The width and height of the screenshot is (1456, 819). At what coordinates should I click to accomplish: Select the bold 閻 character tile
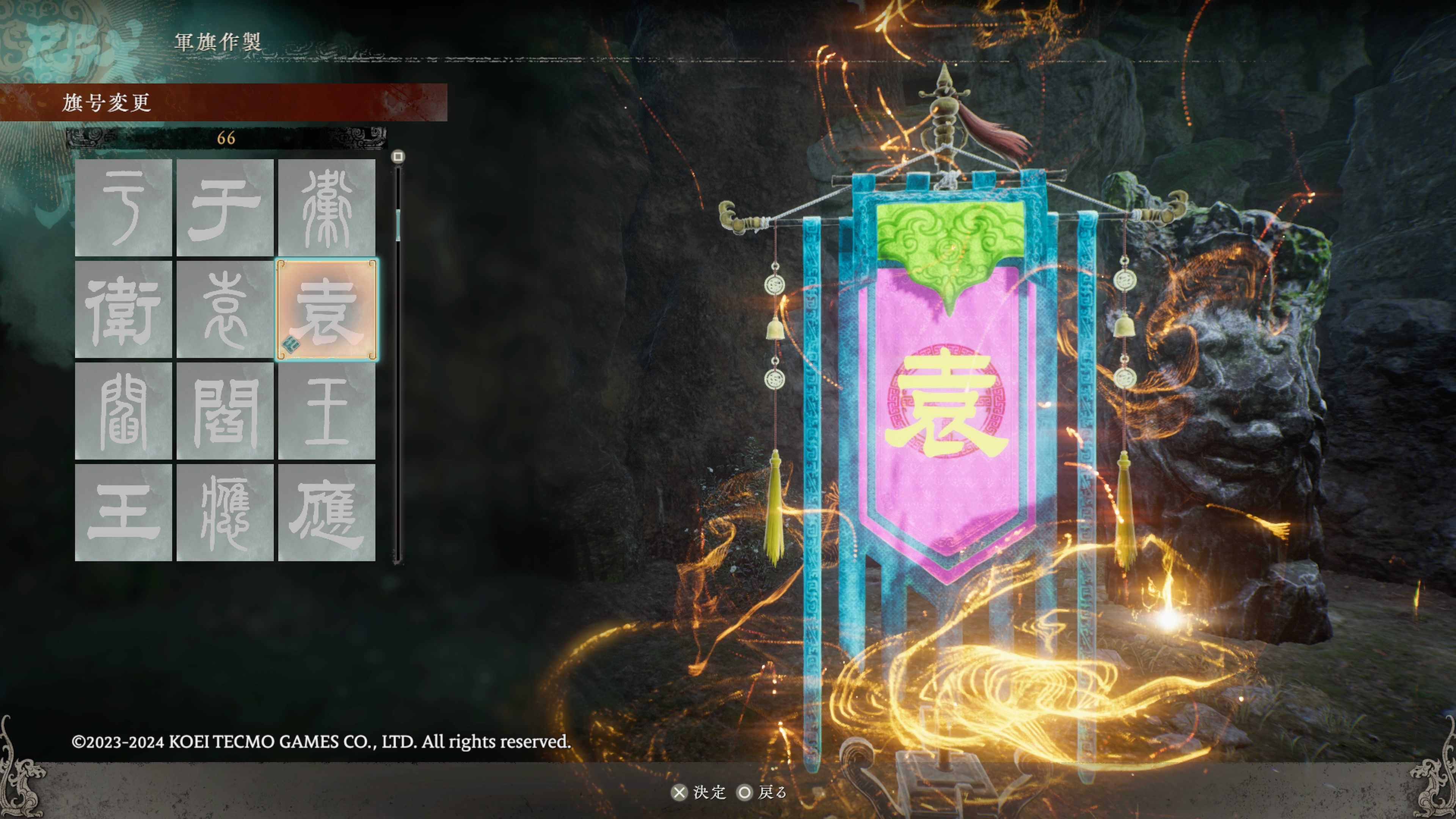[x=225, y=411]
